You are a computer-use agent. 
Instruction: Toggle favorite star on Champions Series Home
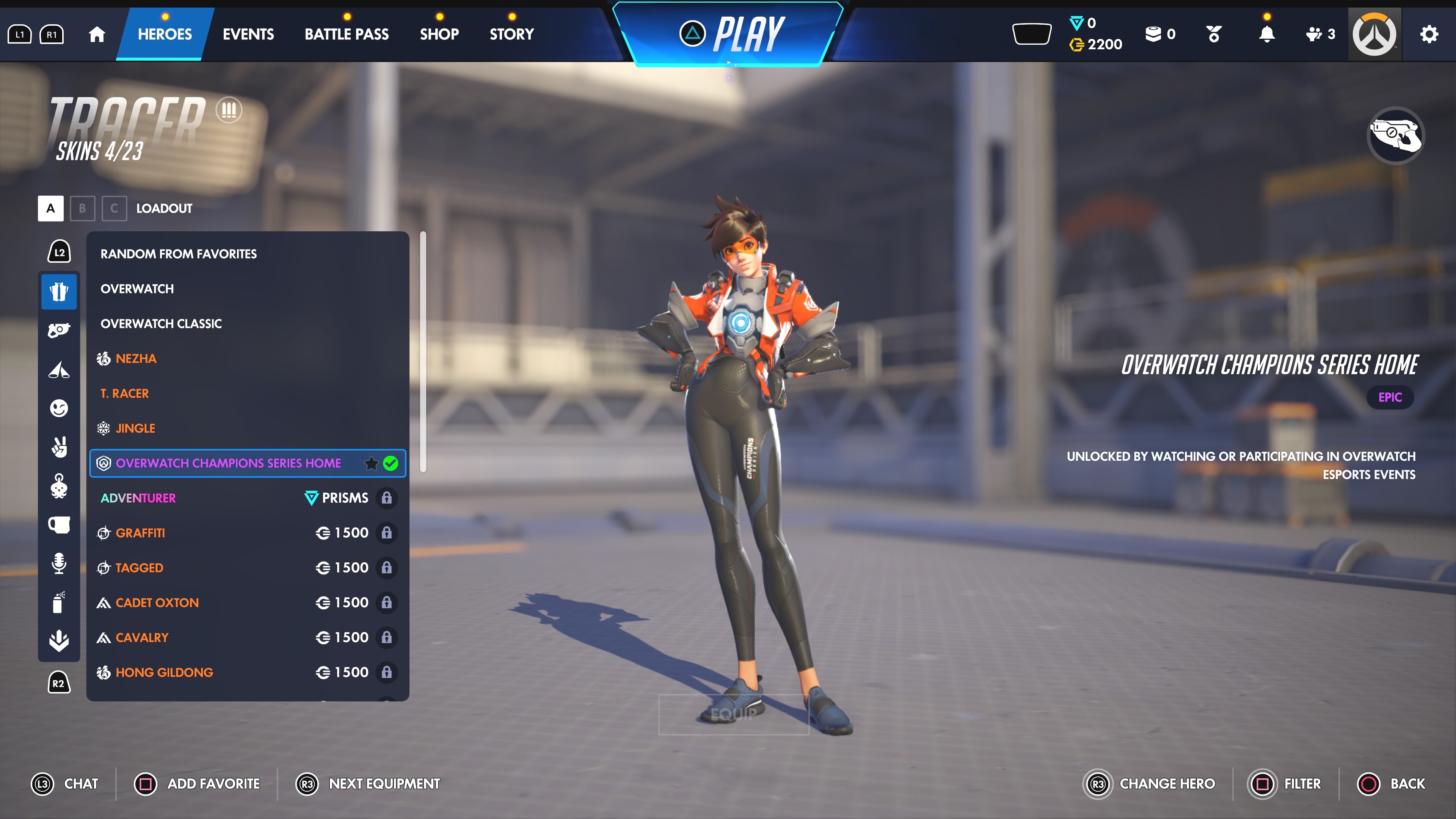371,463
